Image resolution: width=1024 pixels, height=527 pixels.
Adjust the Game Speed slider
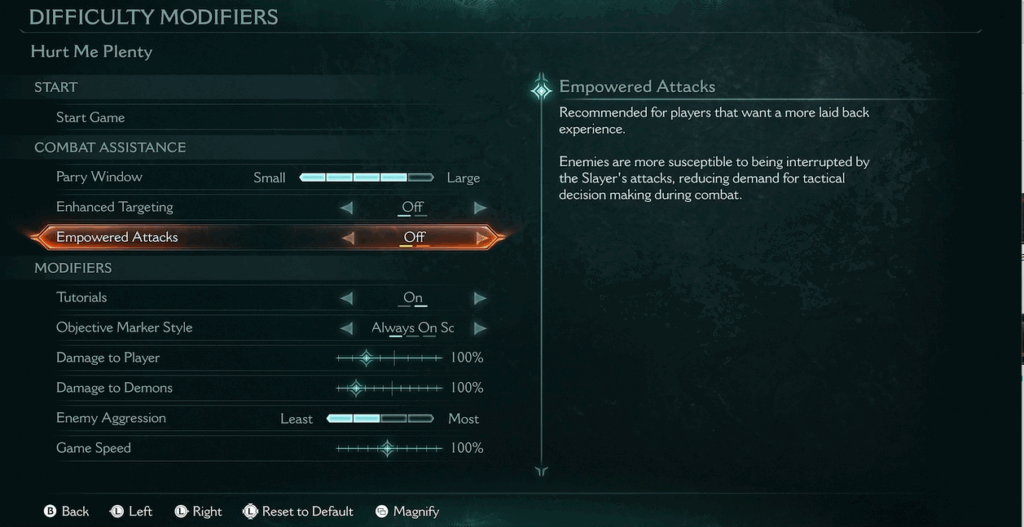coord(387,449)
